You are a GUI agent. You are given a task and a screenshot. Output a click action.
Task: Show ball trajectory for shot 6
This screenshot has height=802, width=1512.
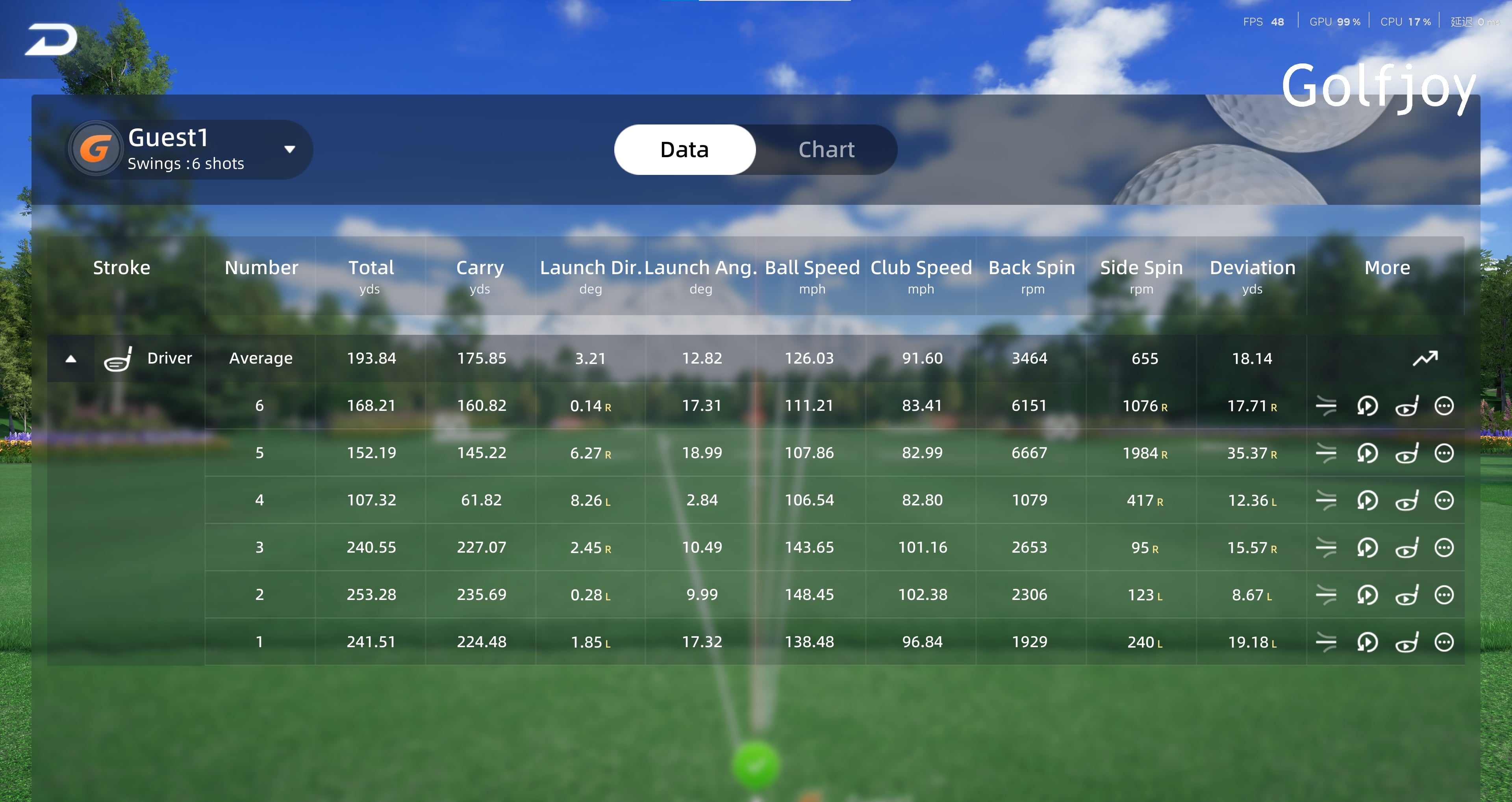point(1326,406)
